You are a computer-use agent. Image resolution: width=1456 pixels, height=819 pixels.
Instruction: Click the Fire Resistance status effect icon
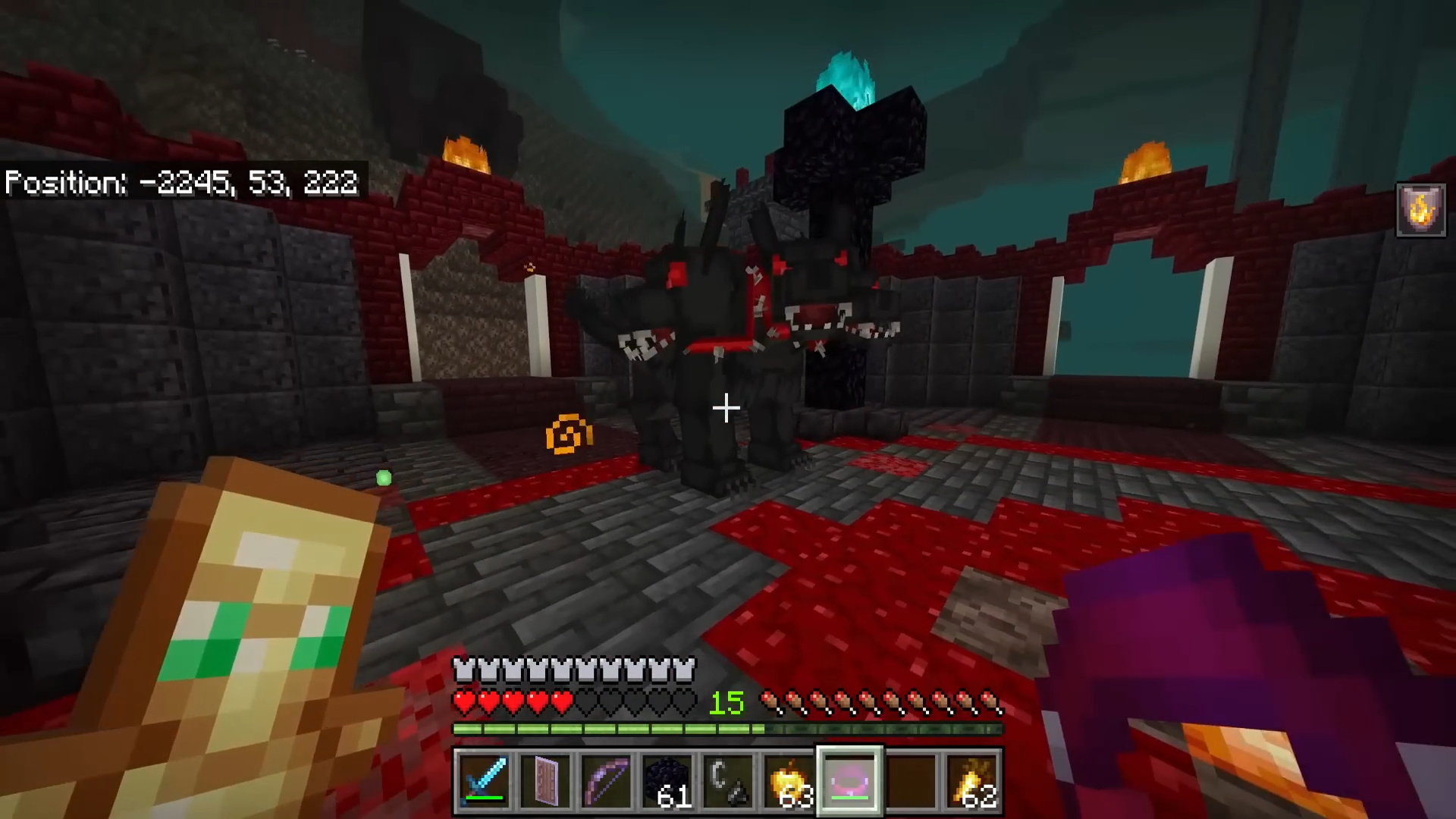(x=1420, y=210)
